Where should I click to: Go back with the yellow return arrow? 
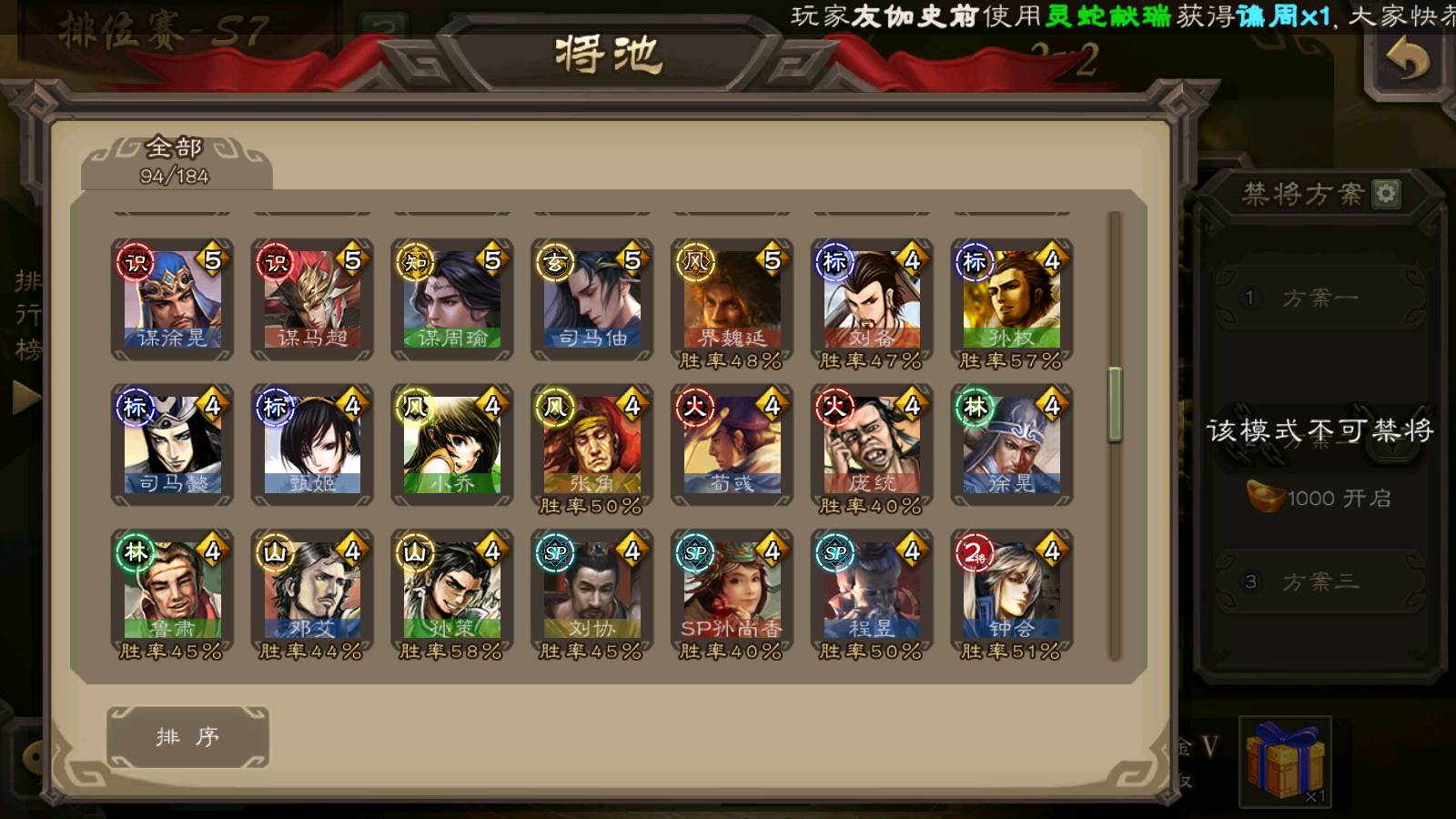[x=1407, y=62]
